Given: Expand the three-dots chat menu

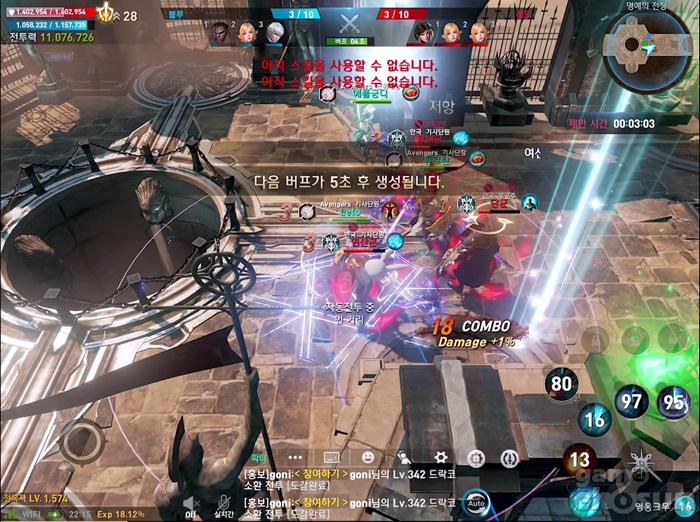Looking at the screenshot, I should [295, 457].
